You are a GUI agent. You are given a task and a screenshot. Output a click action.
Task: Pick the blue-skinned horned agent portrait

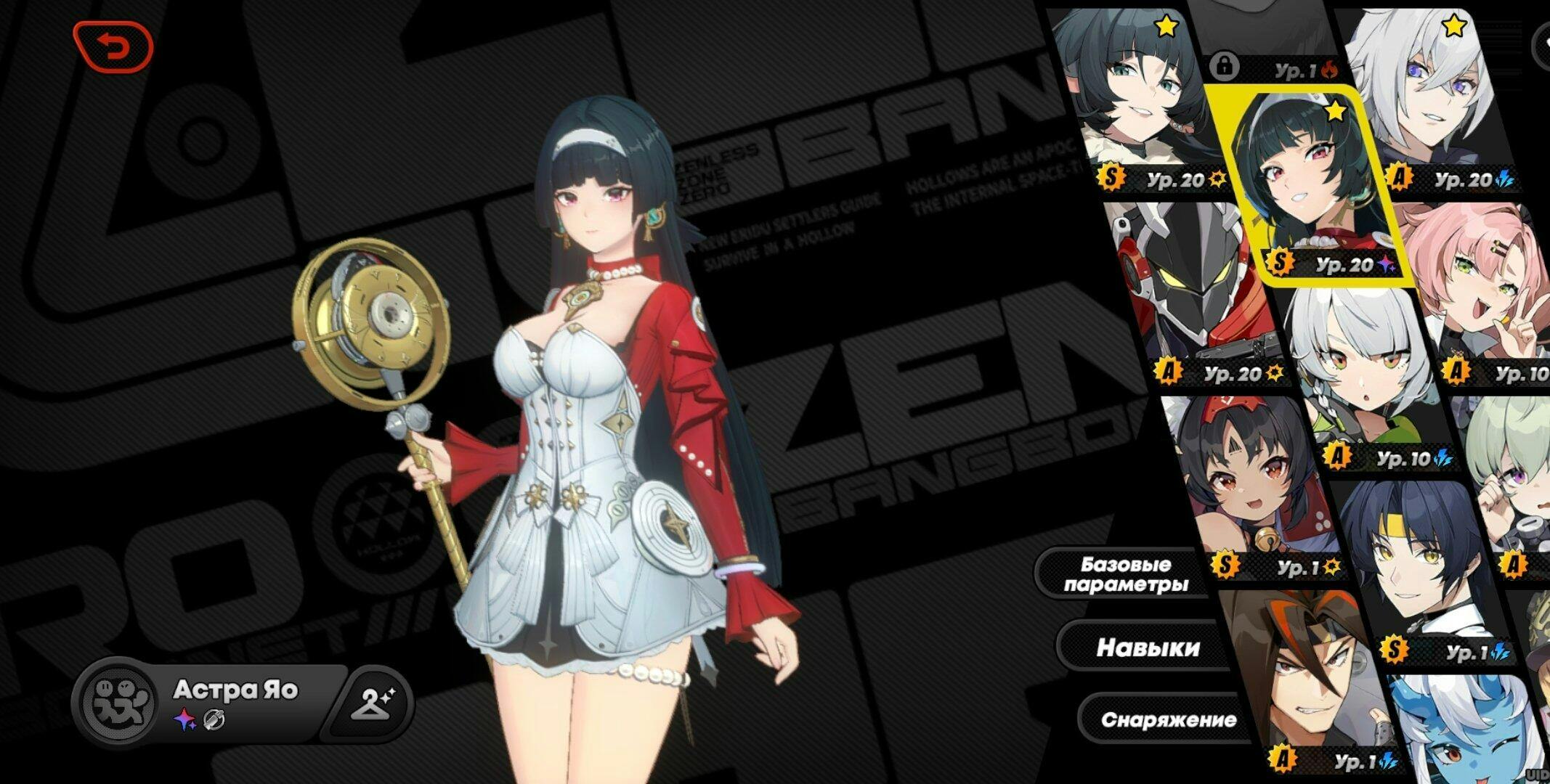pos(1460,733)
